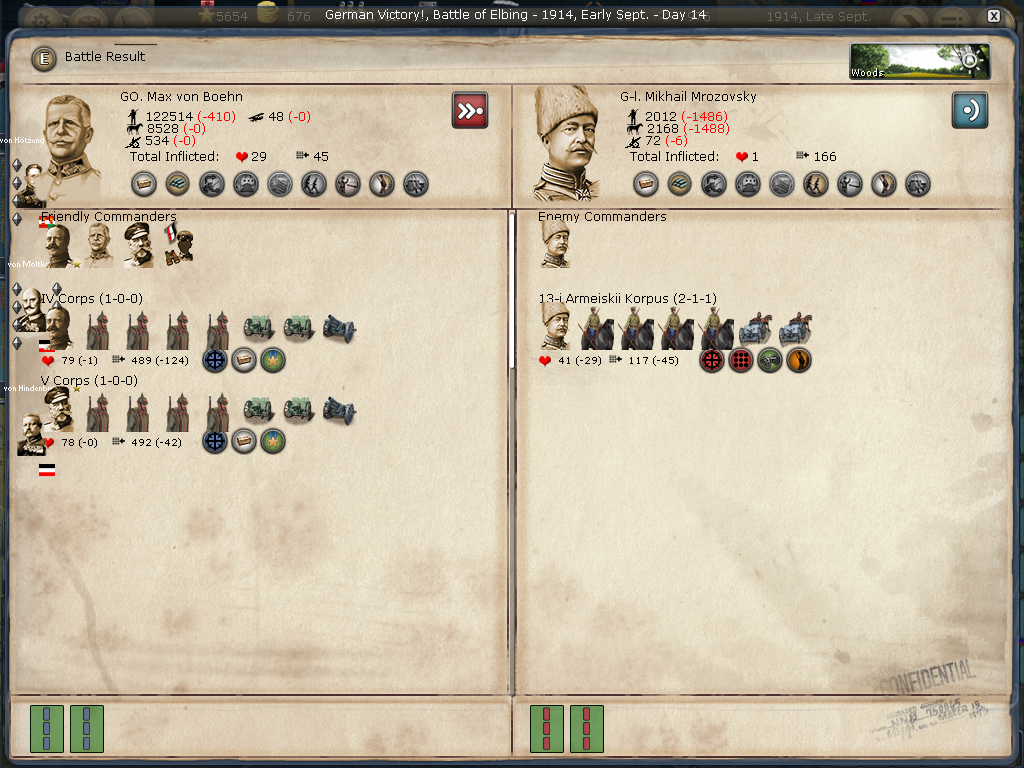The image size is (1024, 768).
Task: Open the Woods terrain thumbnail
Action: tap(920, 61)
